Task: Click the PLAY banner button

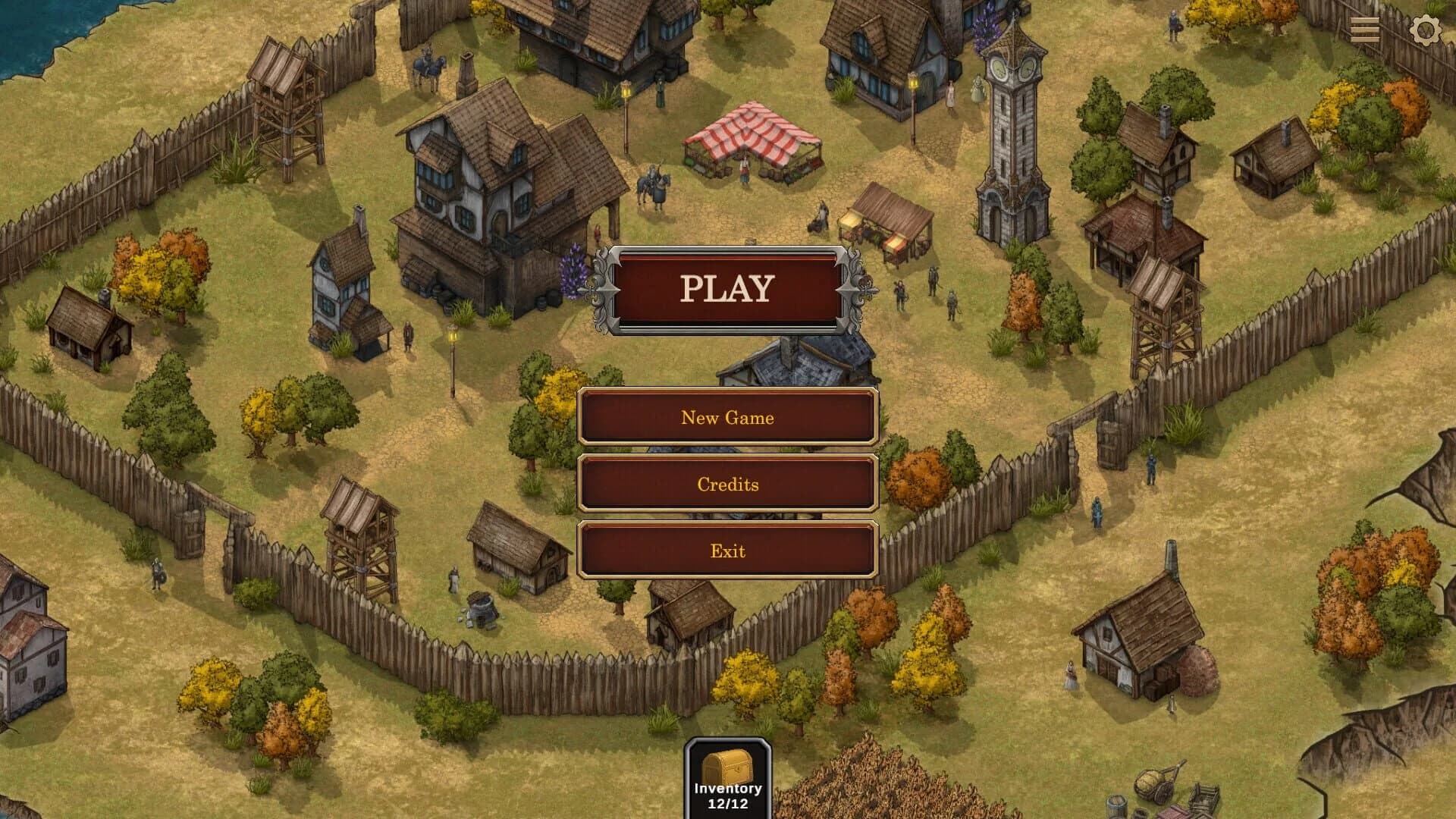Action: (726, 288)
